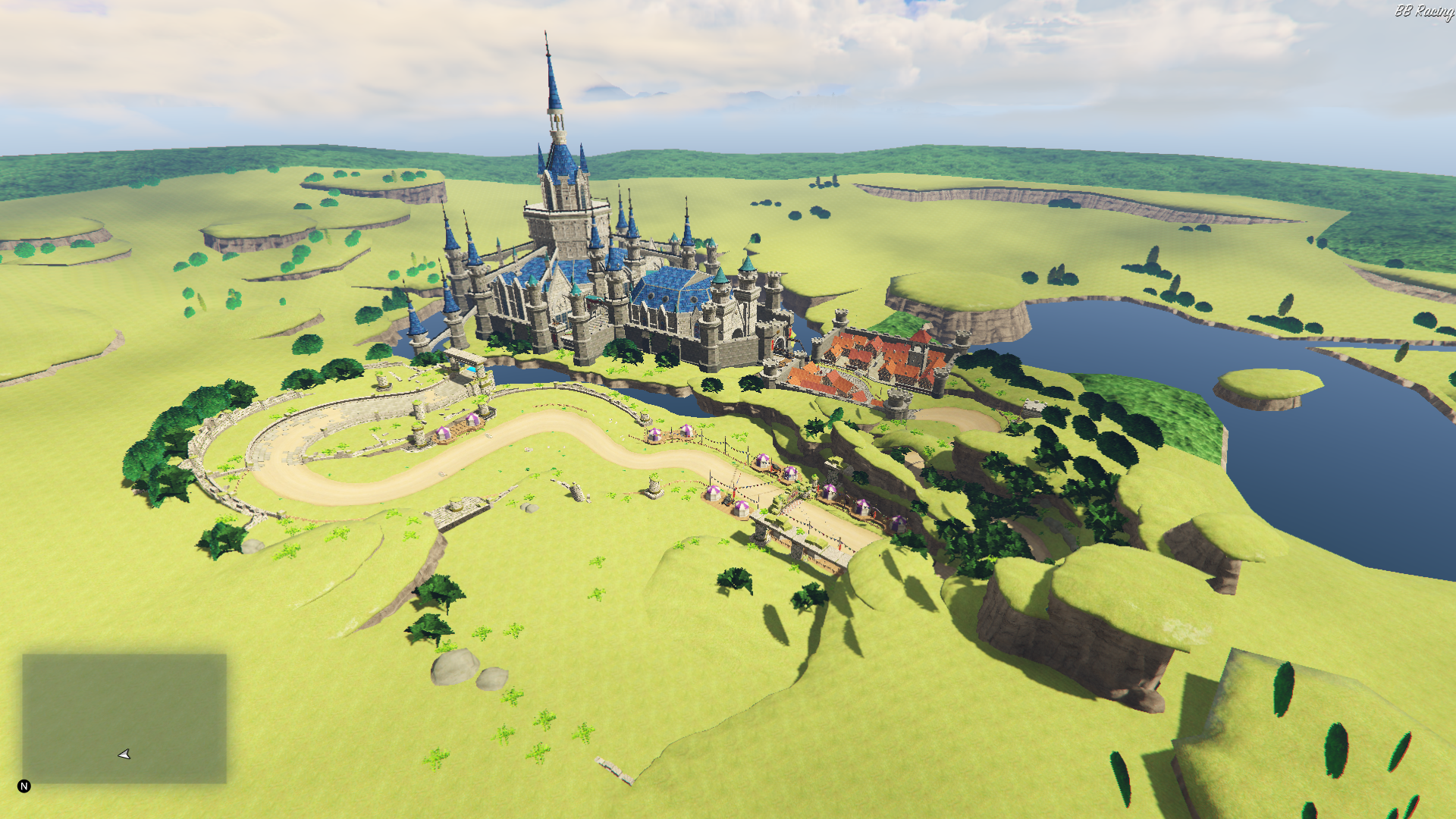Click the minimap panel

[124, 717]
